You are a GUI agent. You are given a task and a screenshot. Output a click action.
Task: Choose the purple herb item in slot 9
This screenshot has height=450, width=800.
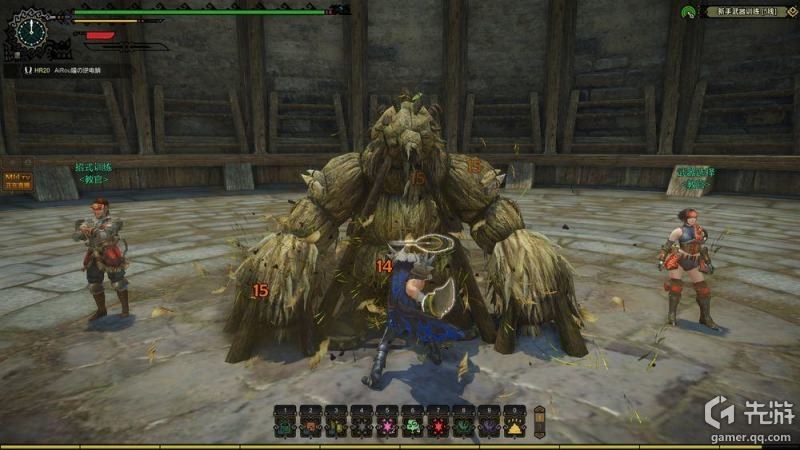coord(489,427)
